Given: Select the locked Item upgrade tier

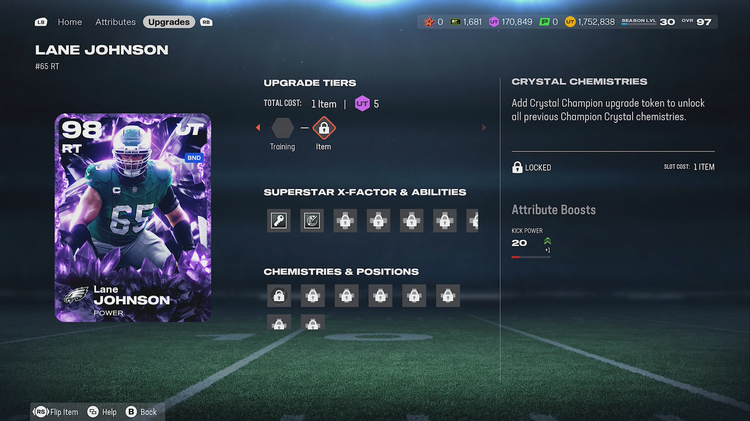Looking at the screenshot, I should tap(323, 128).
